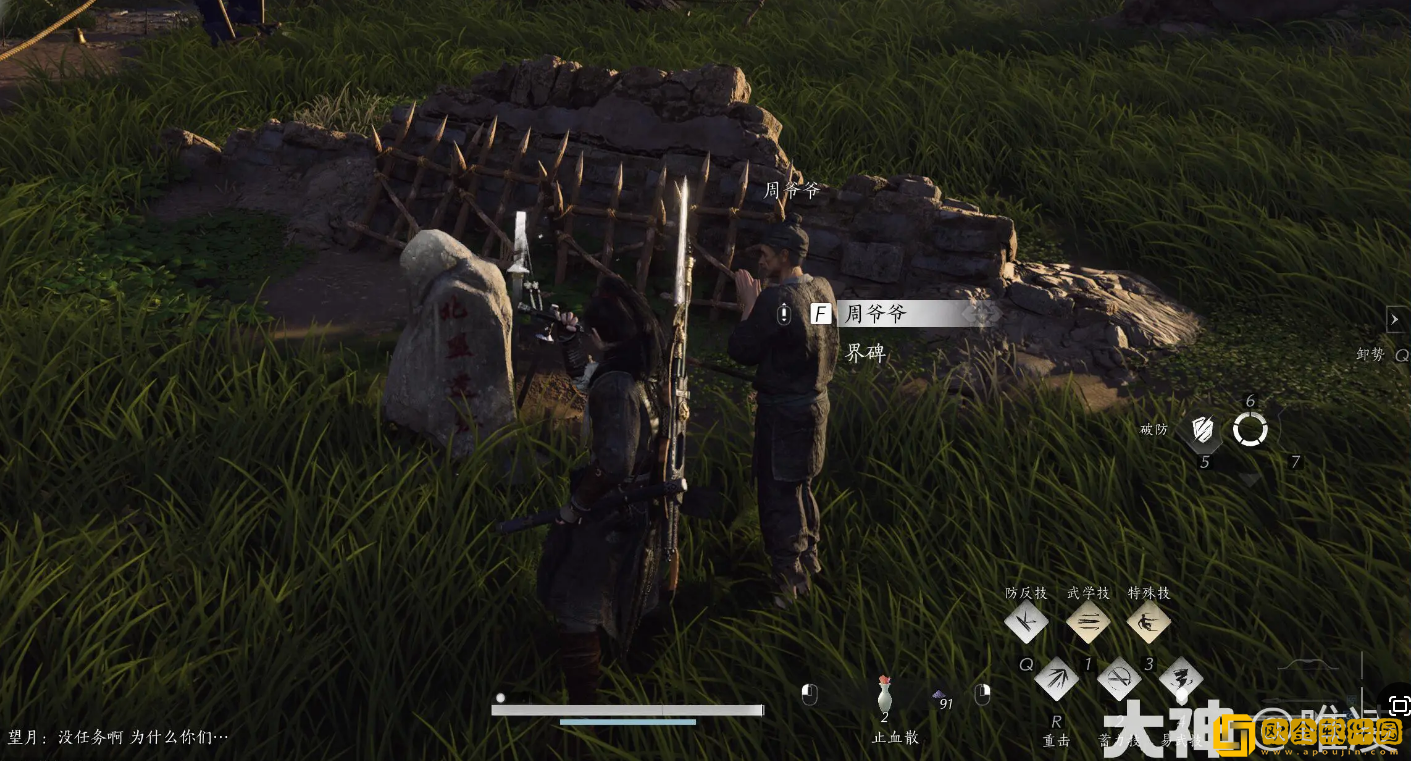Activate the 破防 shield-break icon
The image size is (1411, 761).
point(1204,430)
